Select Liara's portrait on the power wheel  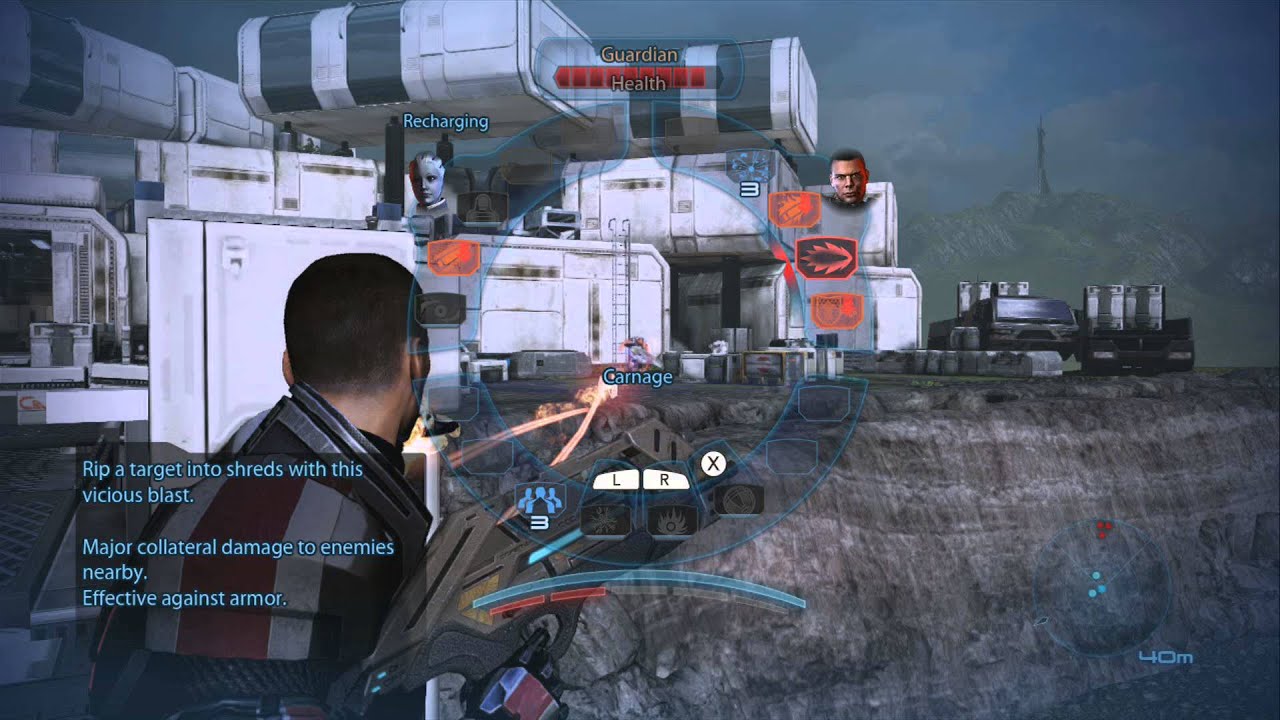pyautogui.click(x=429, y=182)
